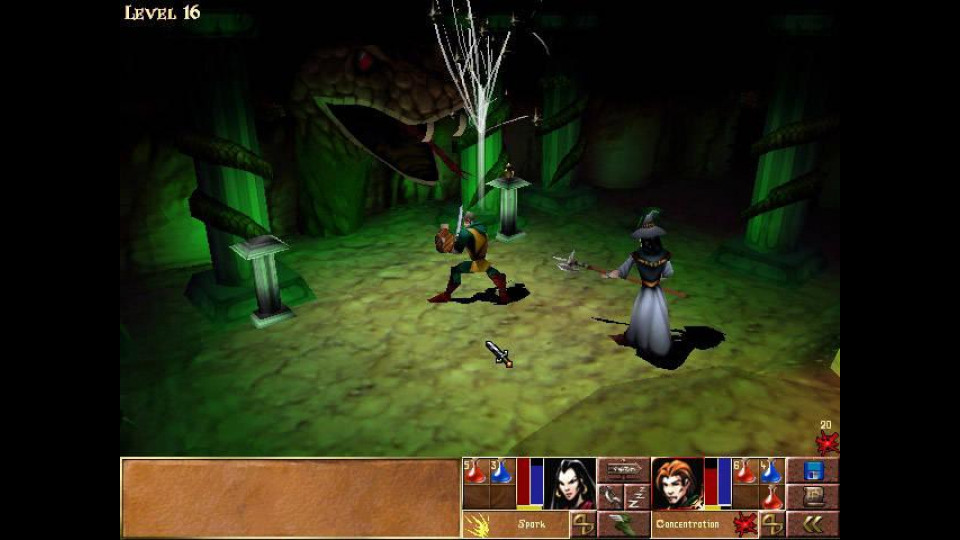
Task: Use the red potion with count 5
Action: pos(475,471)
